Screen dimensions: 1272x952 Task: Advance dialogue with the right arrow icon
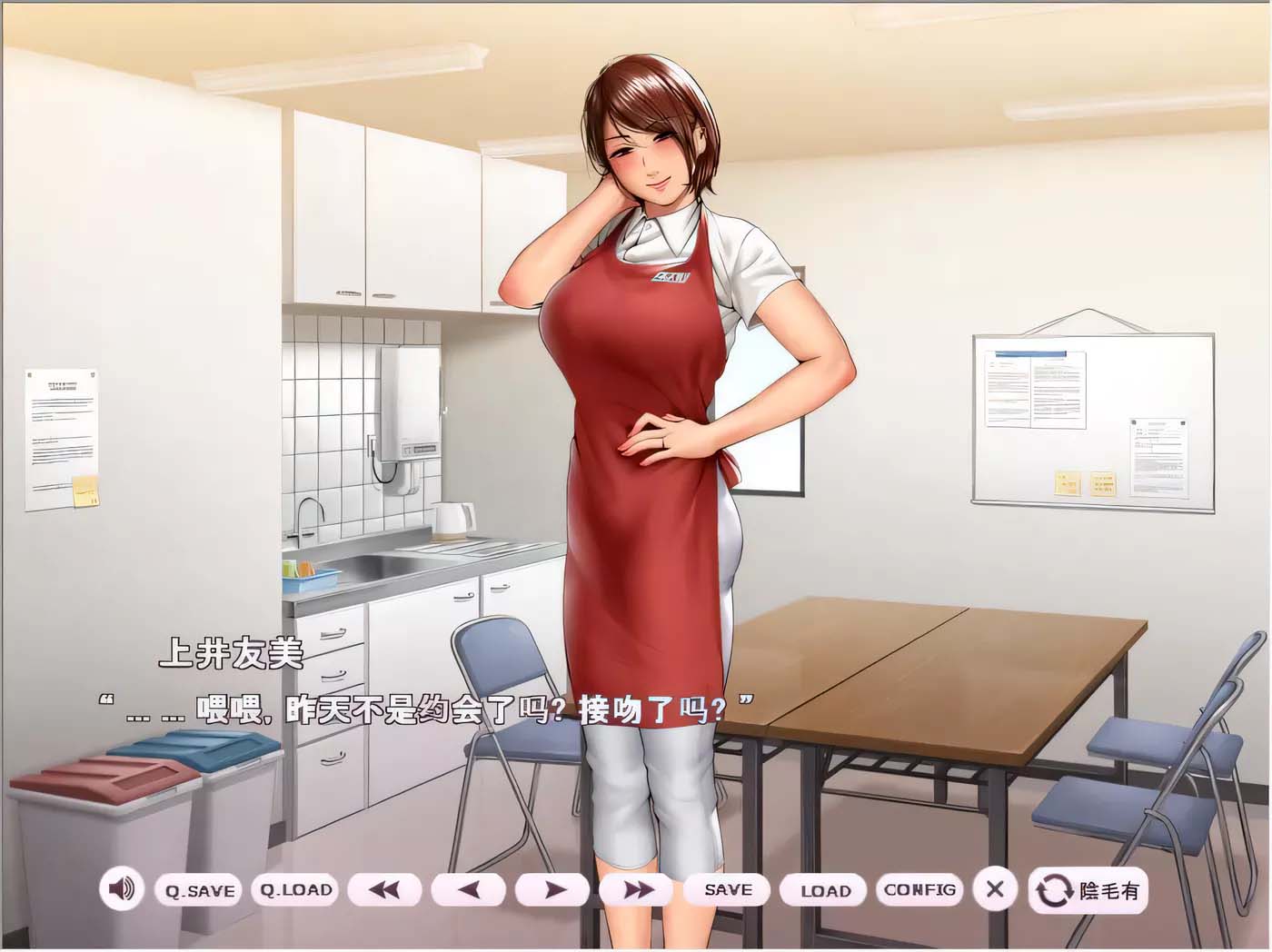[x=555, y=890]
